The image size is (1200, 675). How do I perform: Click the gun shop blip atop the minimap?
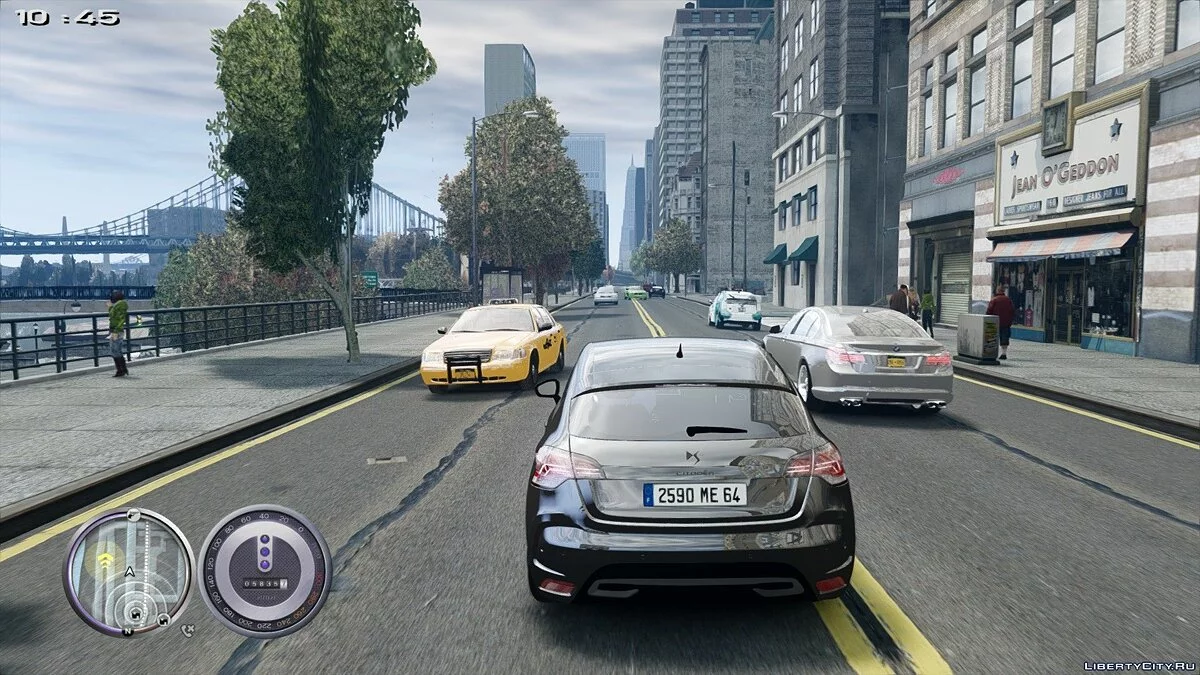click(132, 515)
